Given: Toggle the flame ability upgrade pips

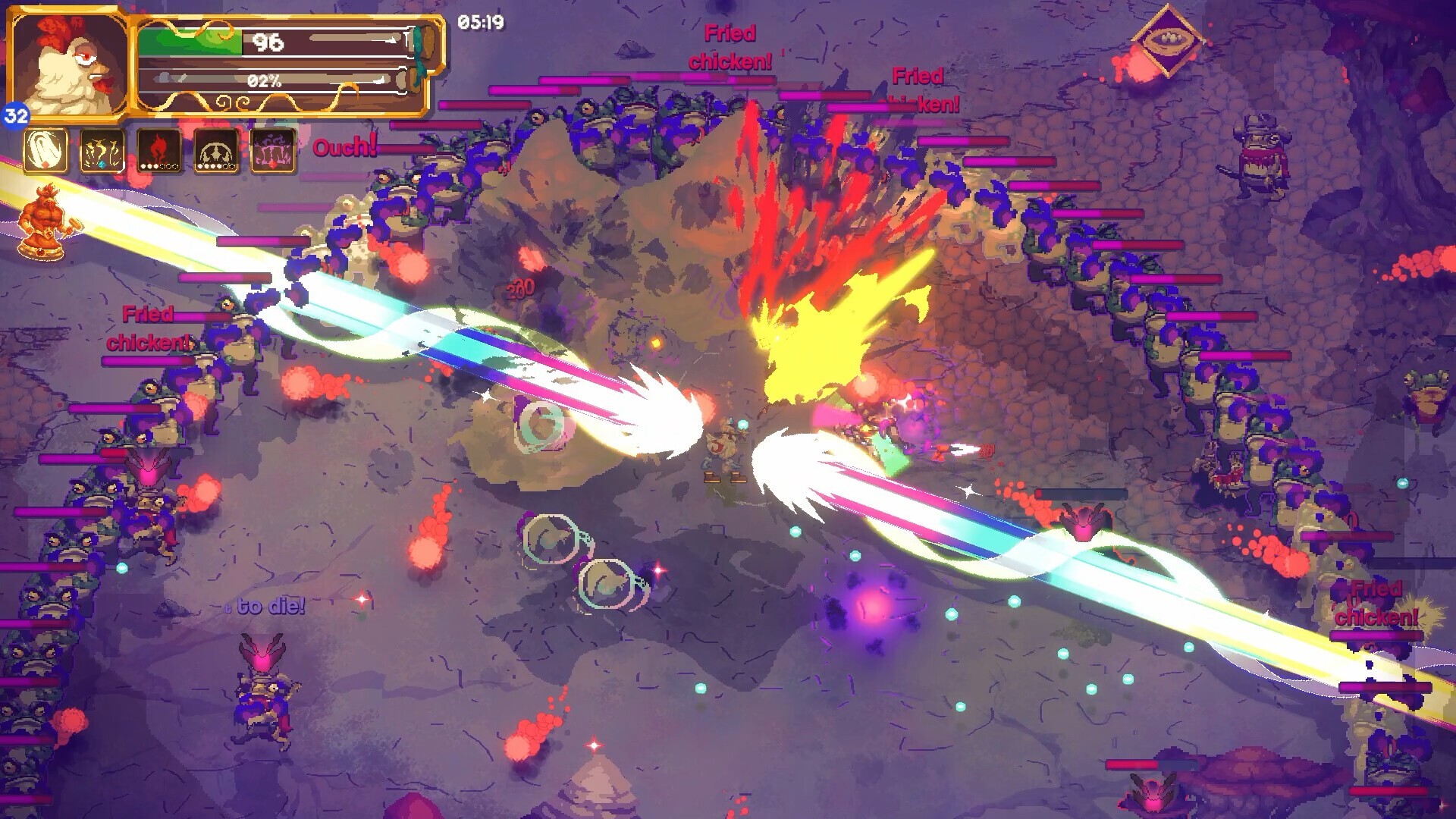Looking at the screenshot, I should coord(160,165).
